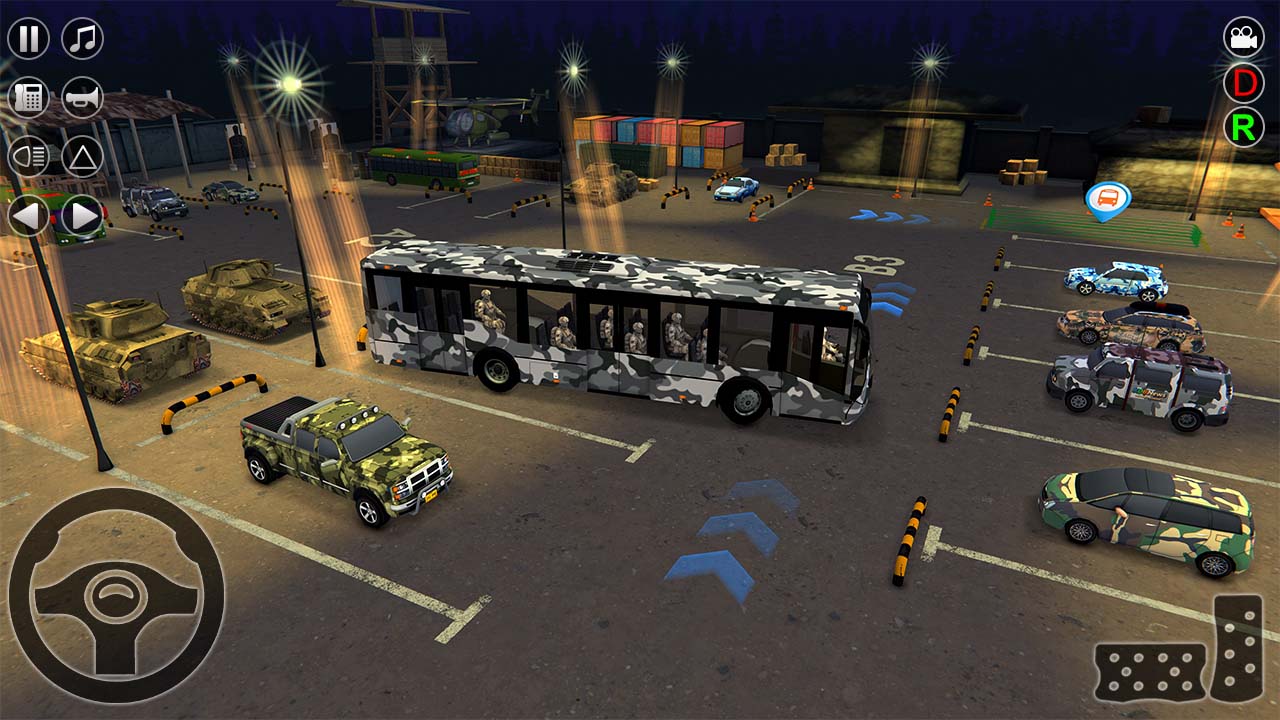Open the music settings icon
Image resolution: width=1280 pixels, height=720 pixels.
click(83, 40)
